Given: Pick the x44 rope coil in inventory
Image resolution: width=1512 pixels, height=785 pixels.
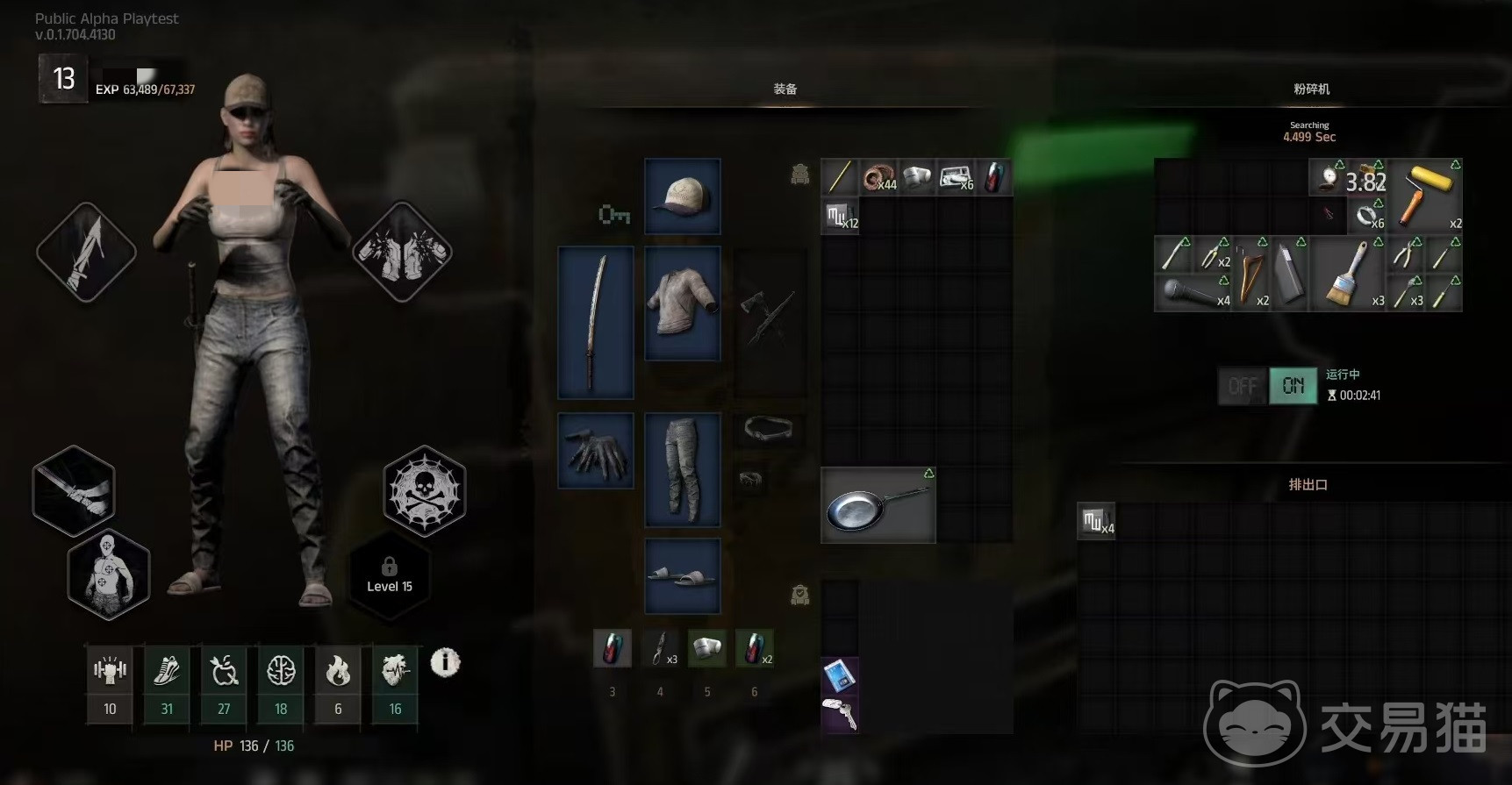Looking at the screenshot, I should coord(878,178).
